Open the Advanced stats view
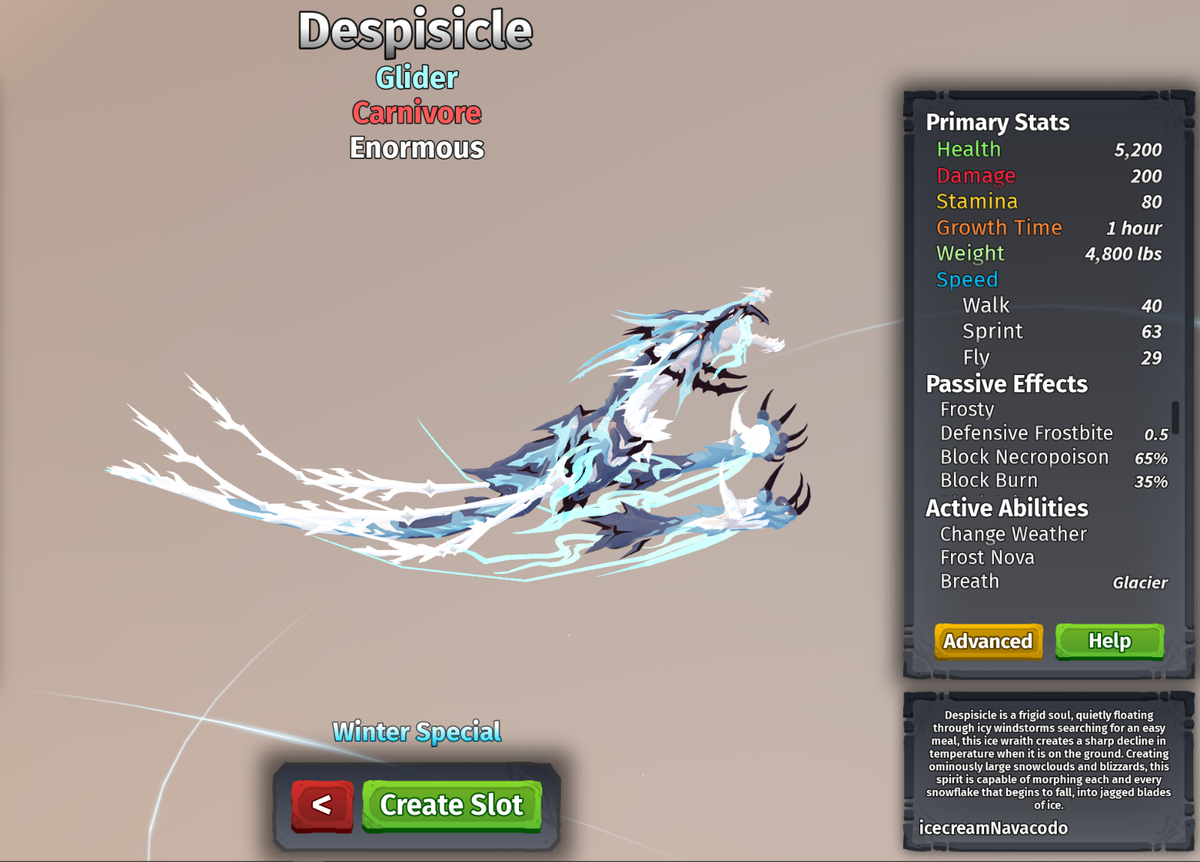Viewport: 1200px width, 862px height. click(988, 641)
